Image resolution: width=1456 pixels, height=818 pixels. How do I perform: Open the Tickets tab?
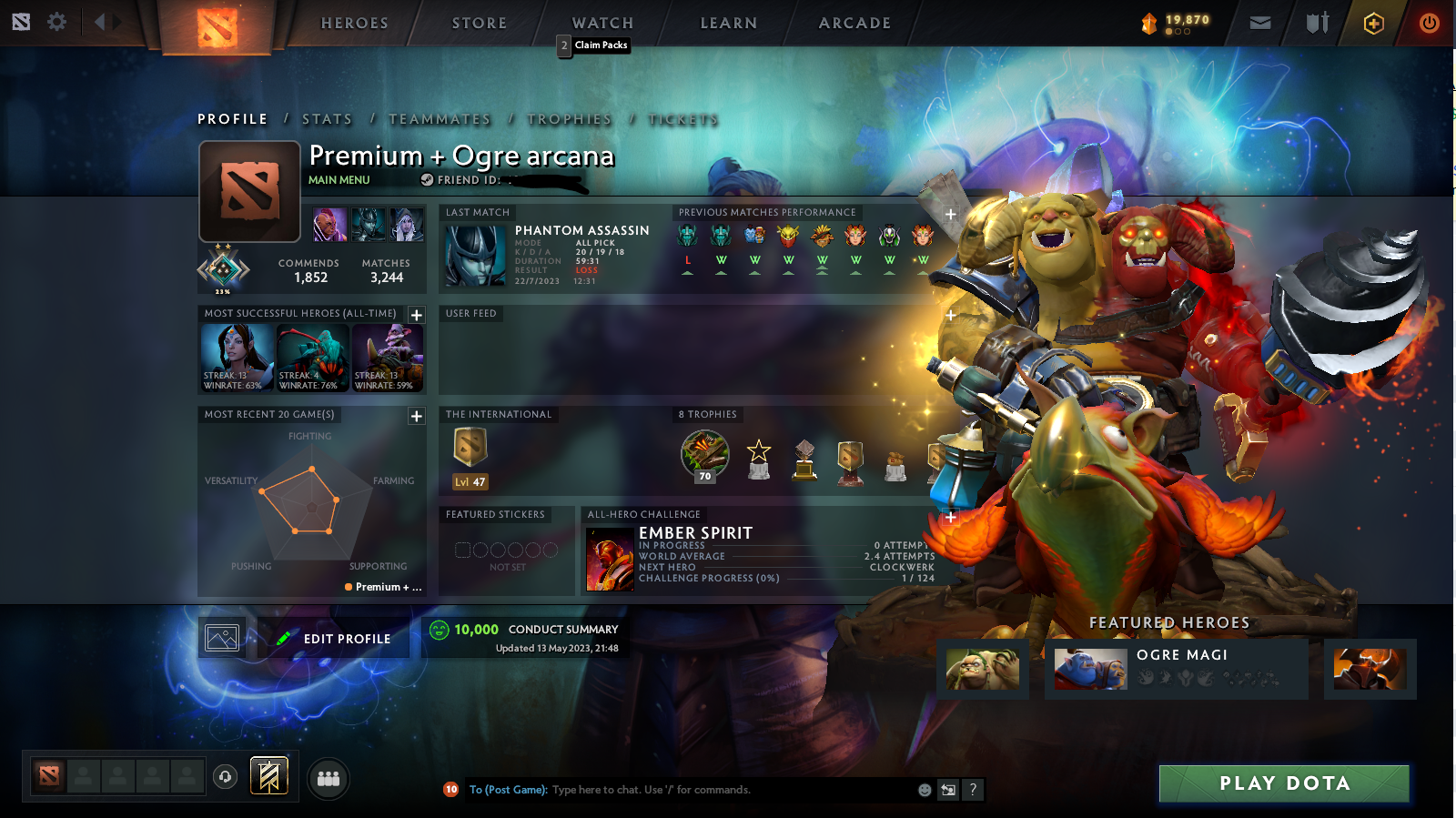pos(683,119)
